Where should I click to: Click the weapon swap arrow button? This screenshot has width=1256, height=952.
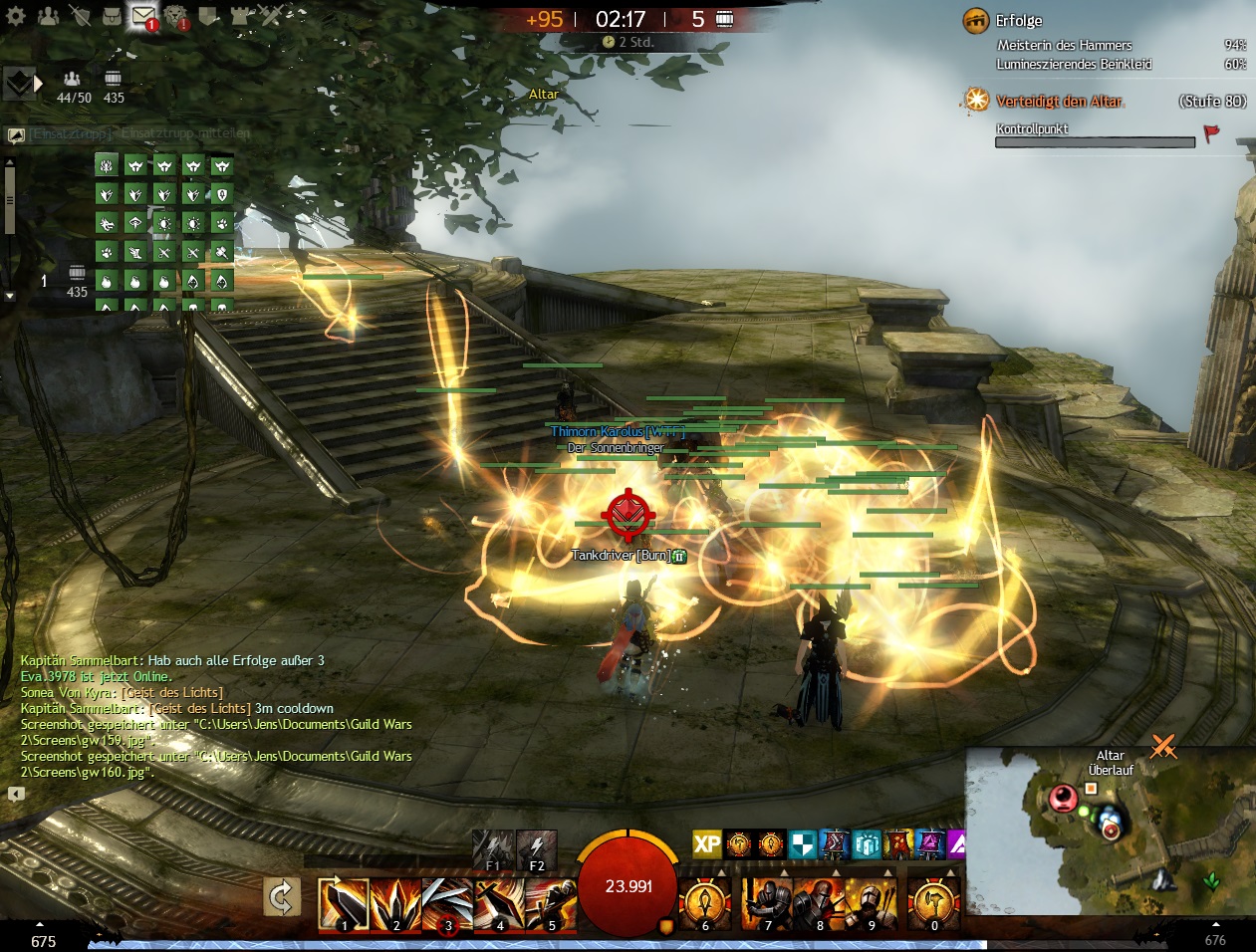click(x=282, y=898)
